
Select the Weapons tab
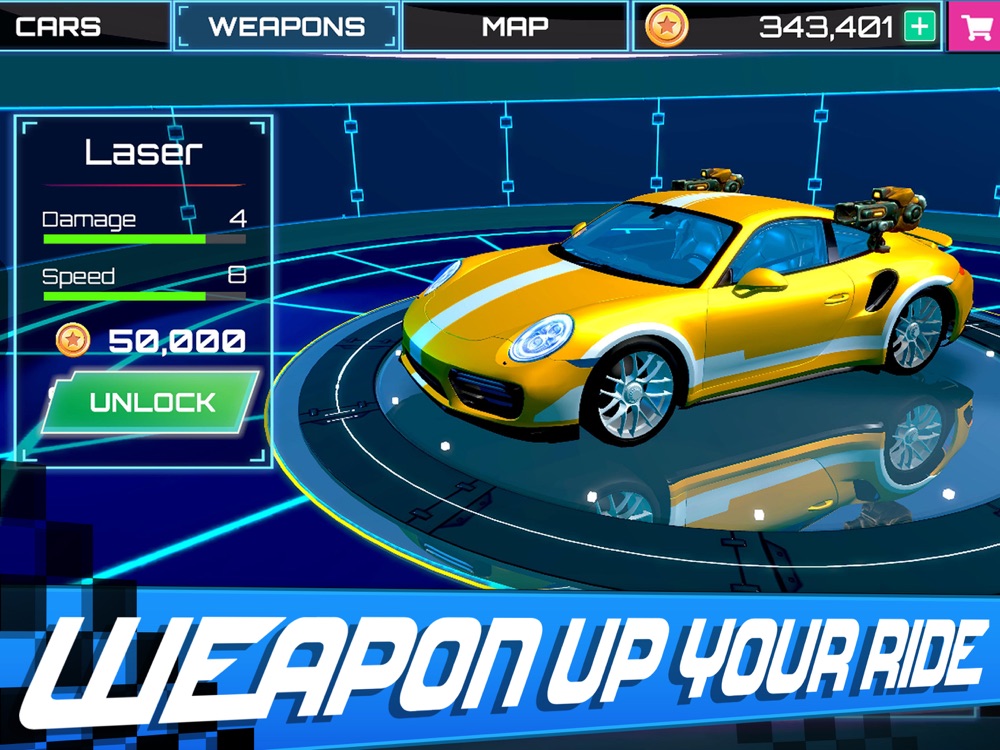(287, 26)
